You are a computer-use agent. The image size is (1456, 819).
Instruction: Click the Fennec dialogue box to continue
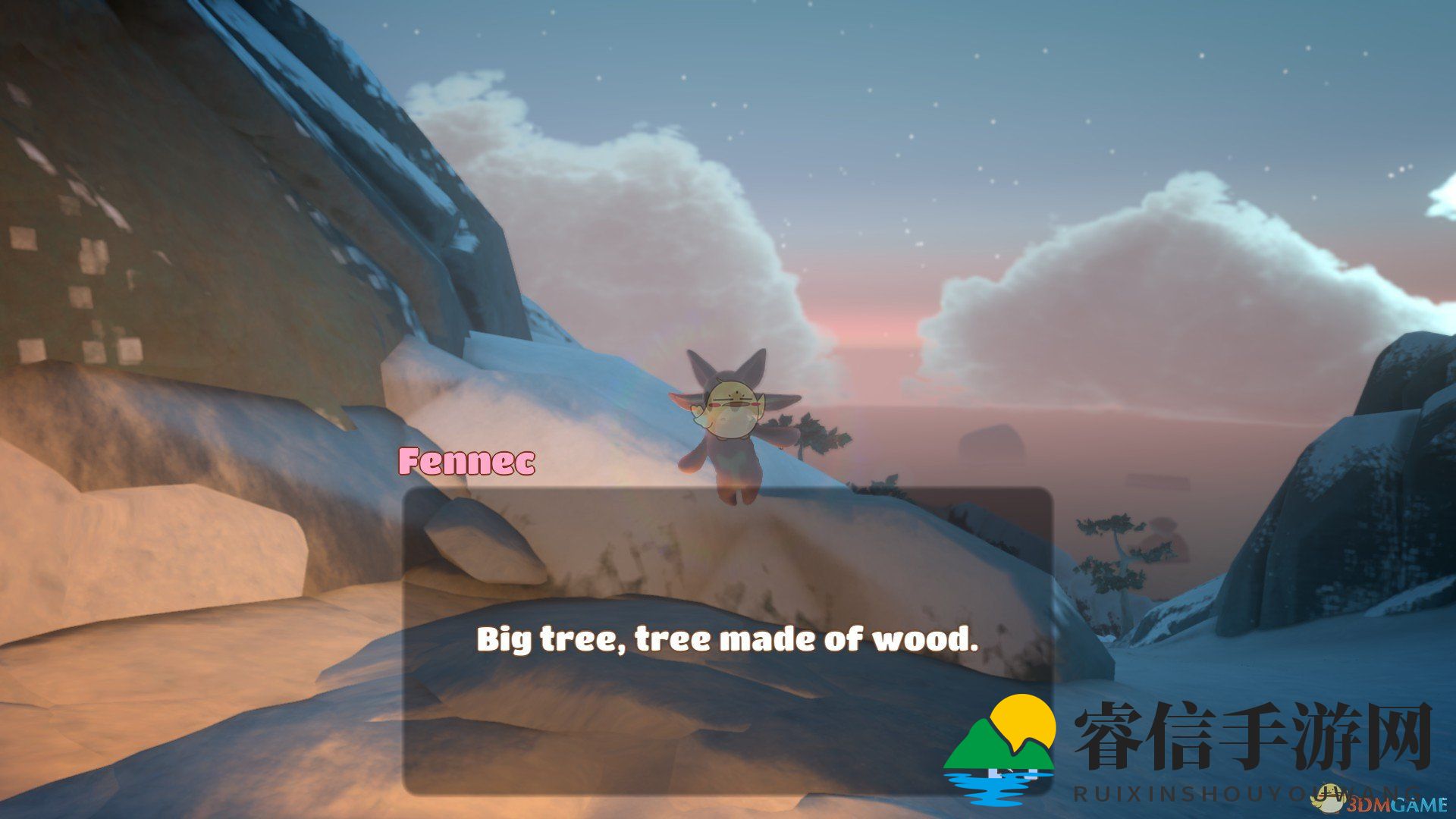[x=726, y=639]
